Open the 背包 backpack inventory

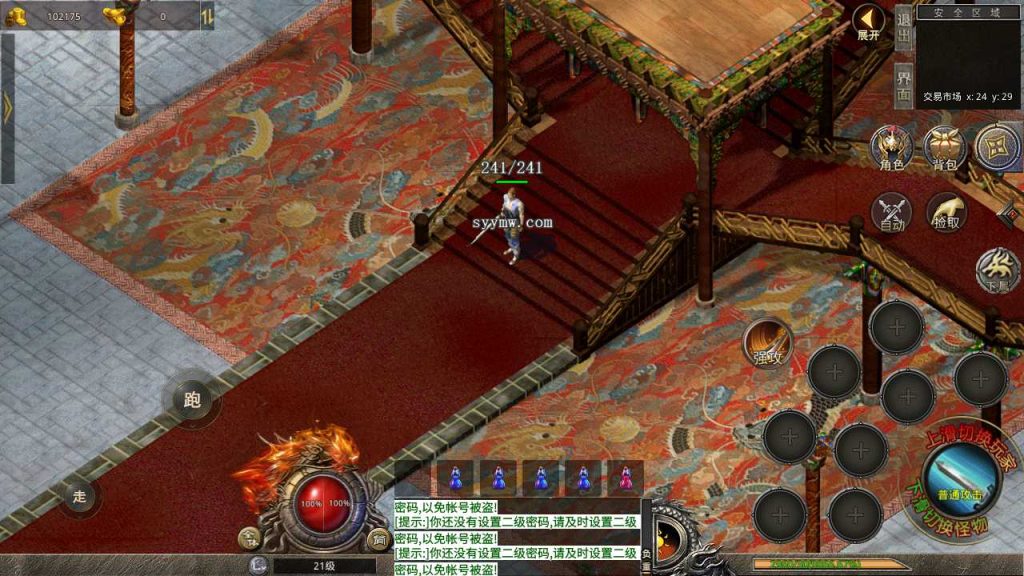pyautogui.click(x=944, y=149)
